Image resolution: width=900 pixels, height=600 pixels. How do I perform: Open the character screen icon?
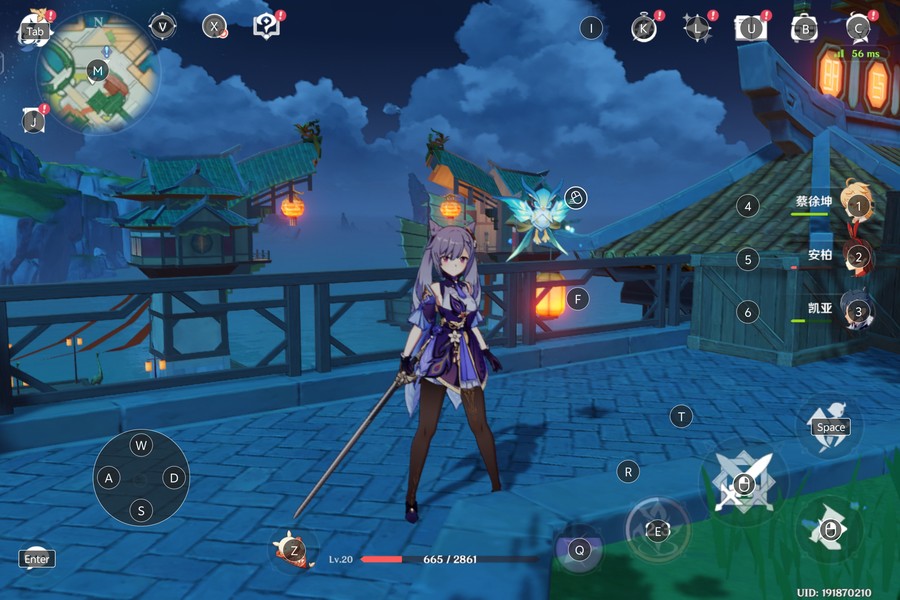coord(858,28)
